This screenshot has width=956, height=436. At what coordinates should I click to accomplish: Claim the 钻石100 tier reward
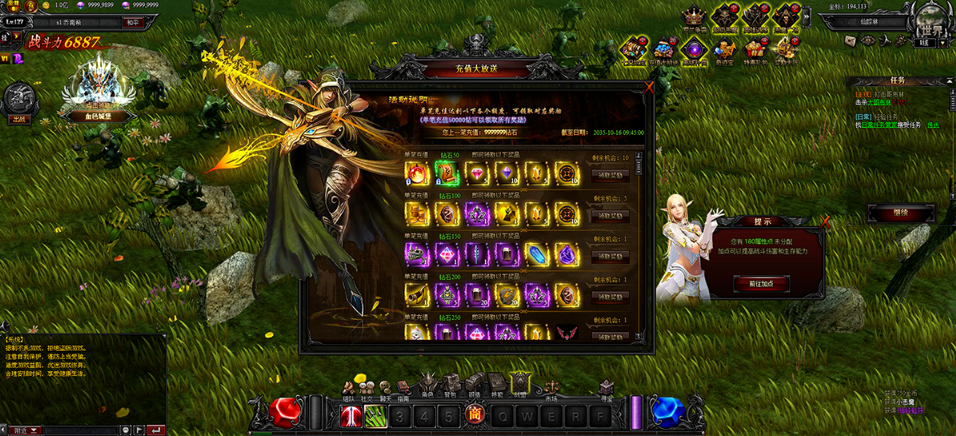click(610, 215)
